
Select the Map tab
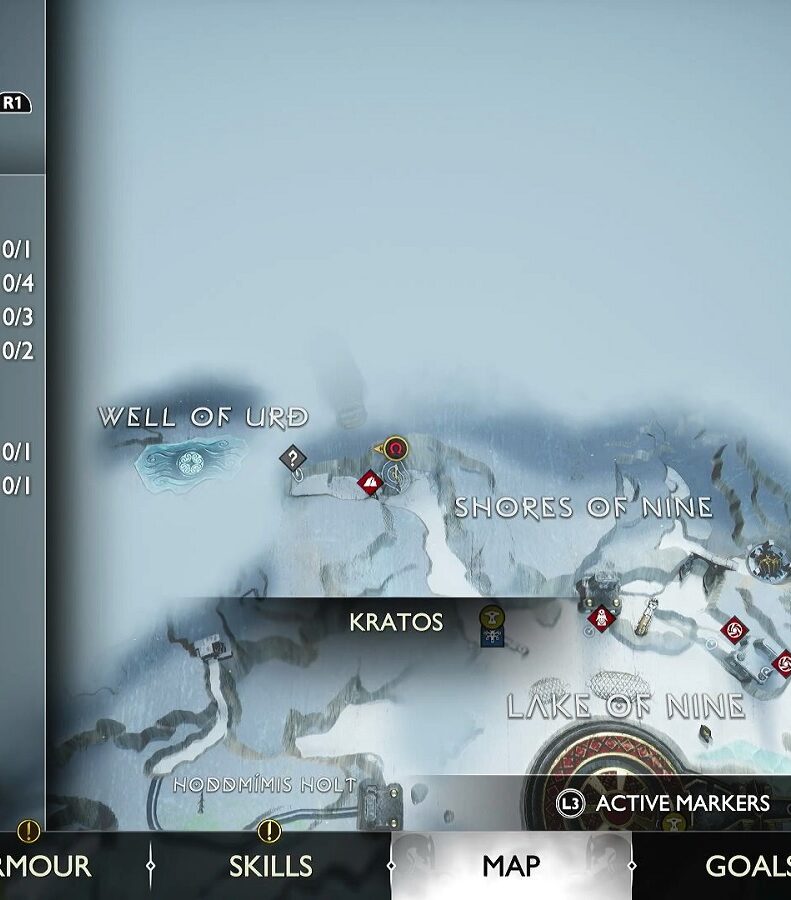pyautogui.click(x=510, y=866)
